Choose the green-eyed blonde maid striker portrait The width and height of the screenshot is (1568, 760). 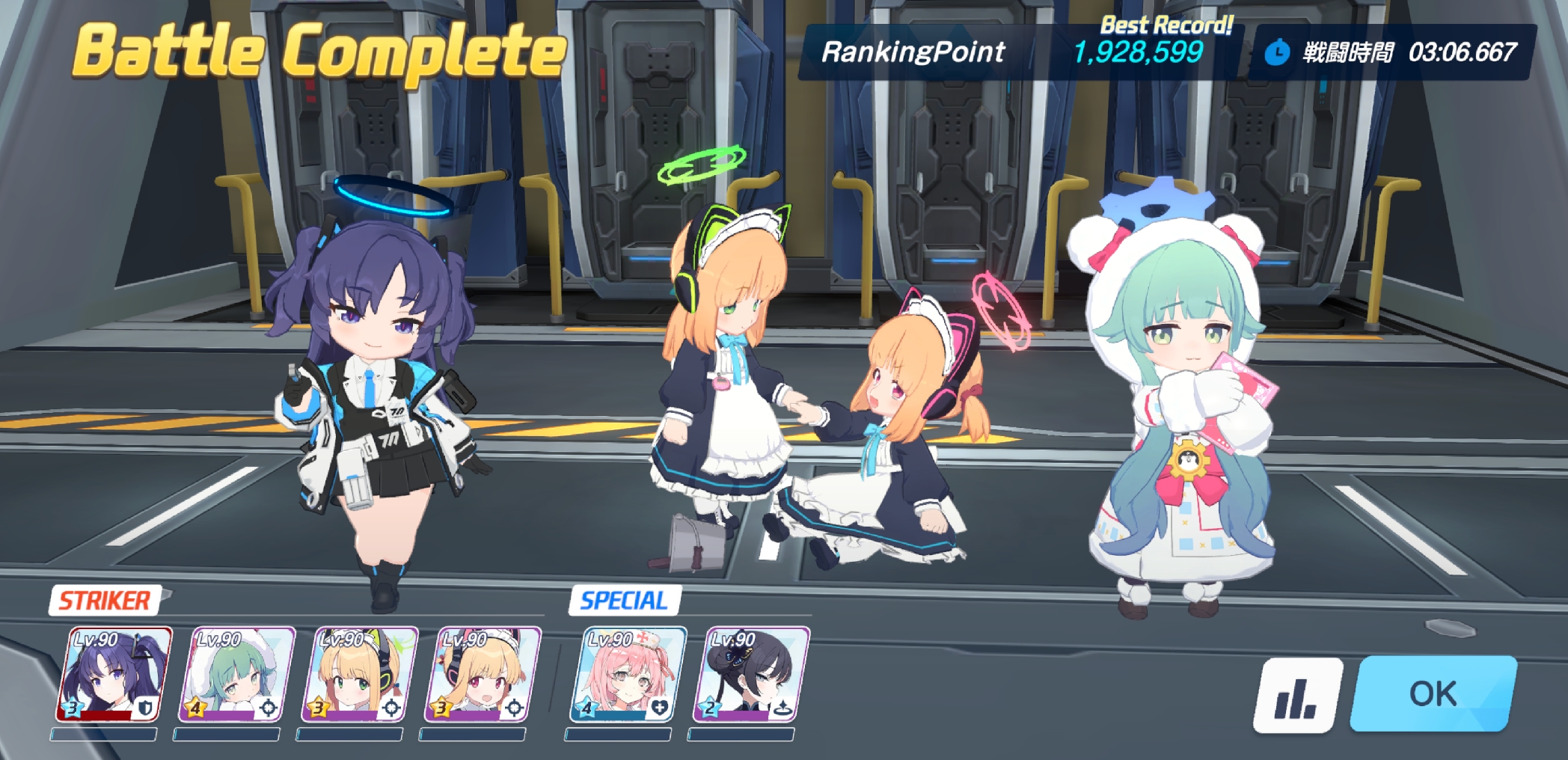(x=360, y=675)
